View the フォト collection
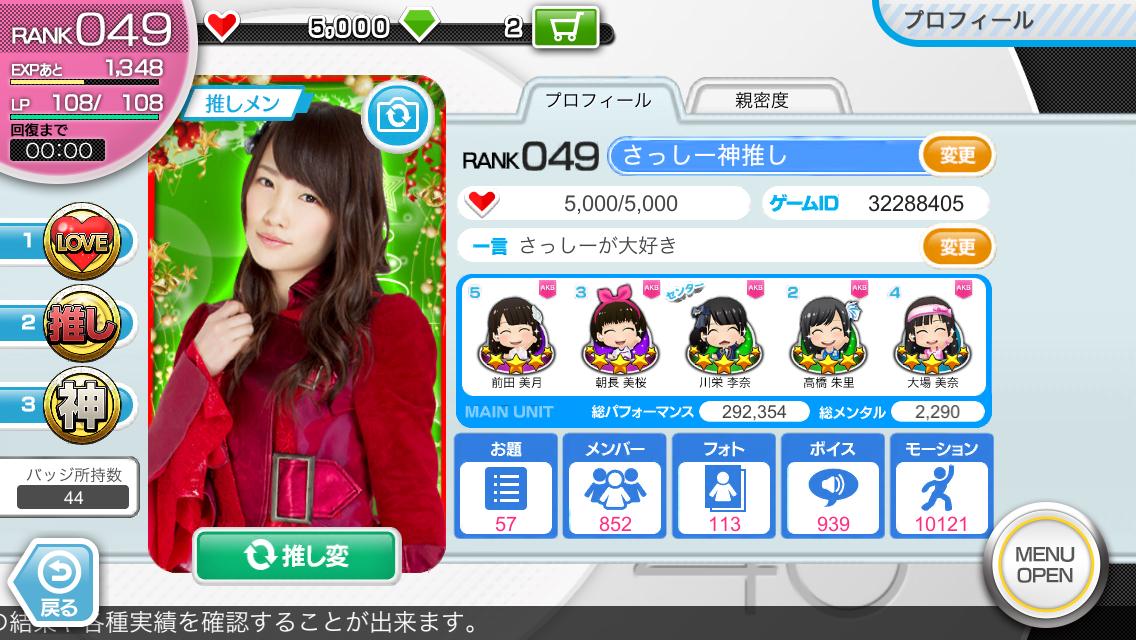The width and height of the screenshot is (1136, 640). tap(724, 486)
